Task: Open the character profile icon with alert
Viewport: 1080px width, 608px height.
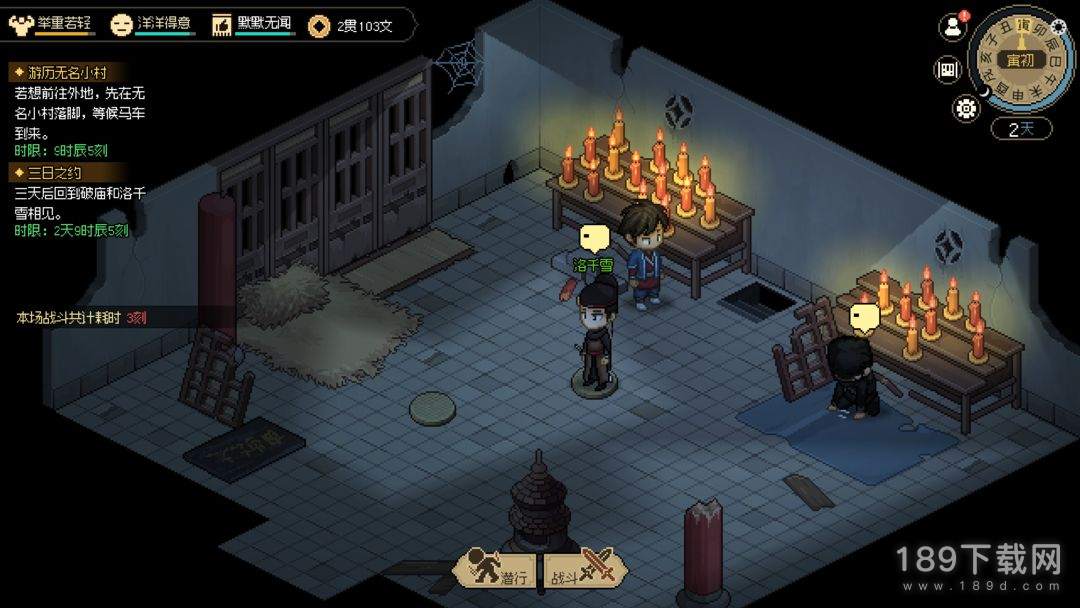Action: tap(951, 27)
